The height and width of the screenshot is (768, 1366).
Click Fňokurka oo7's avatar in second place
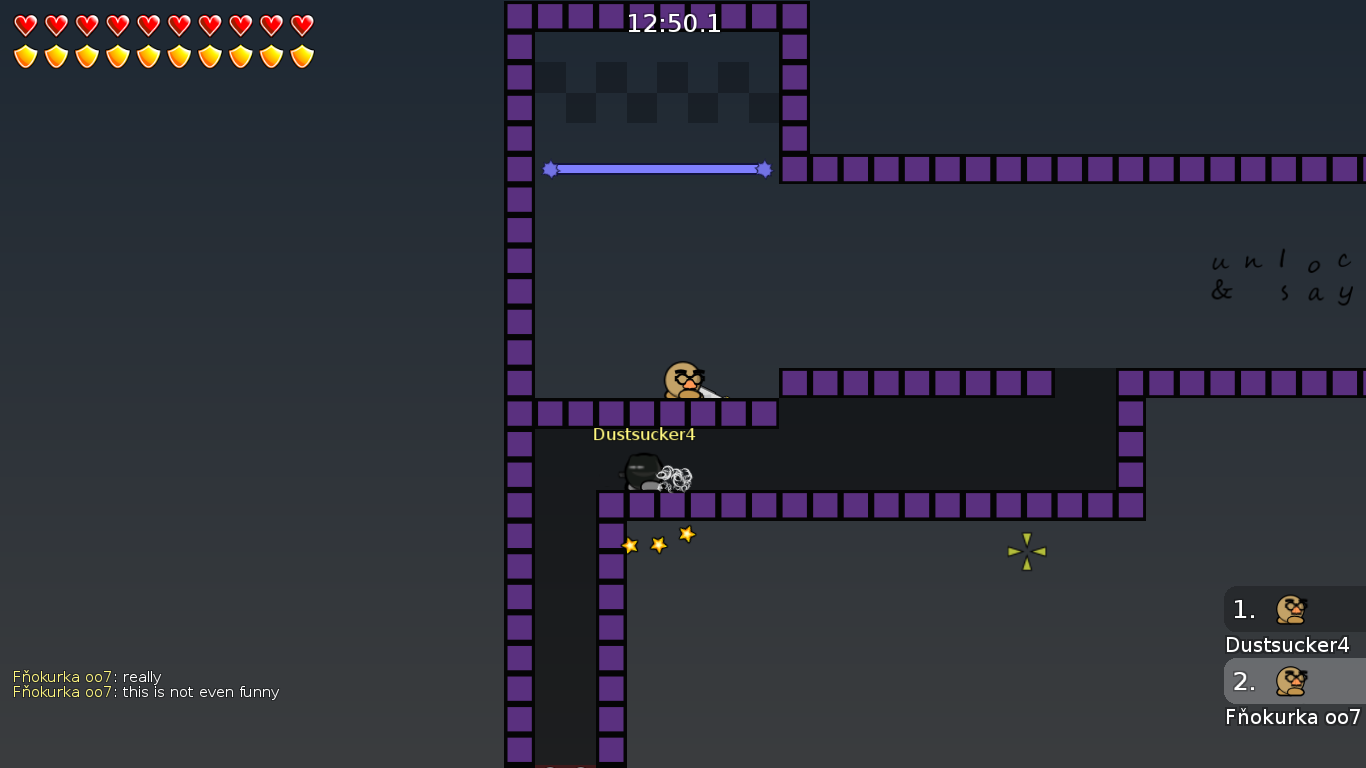pyautogui.click(x=1289, y=681)
